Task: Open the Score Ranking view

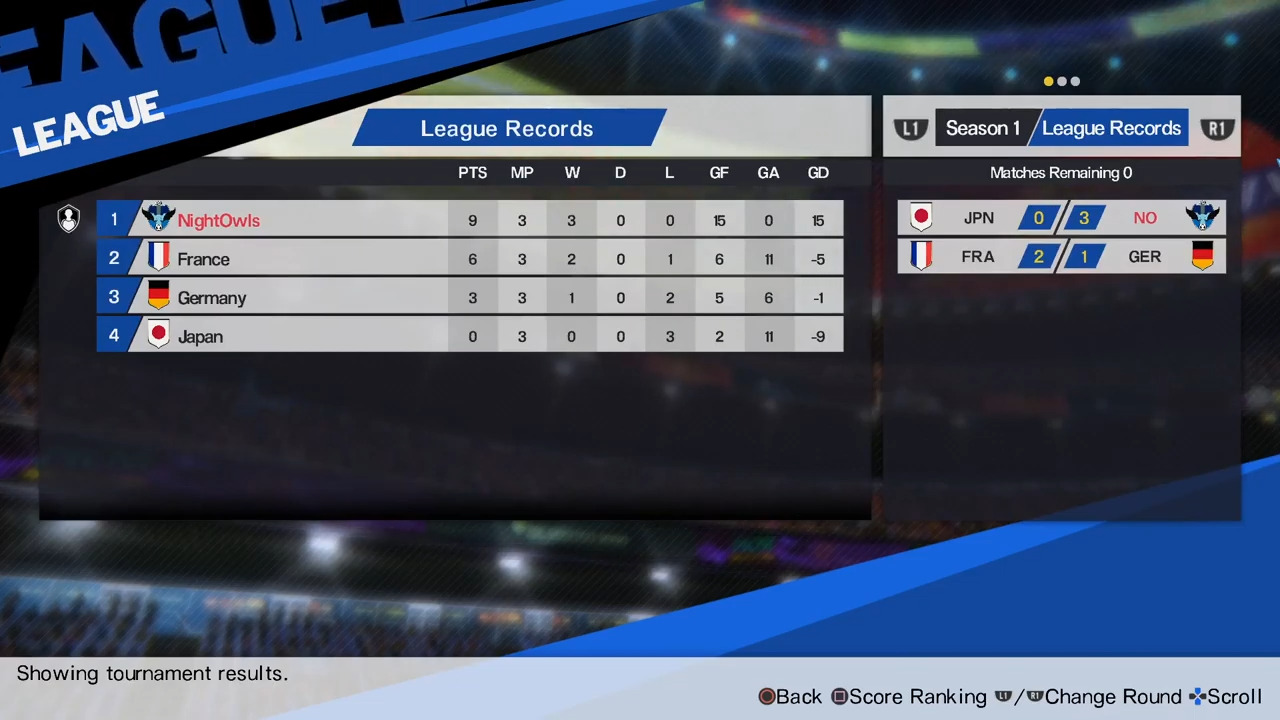Action: [x=909, y=697]
